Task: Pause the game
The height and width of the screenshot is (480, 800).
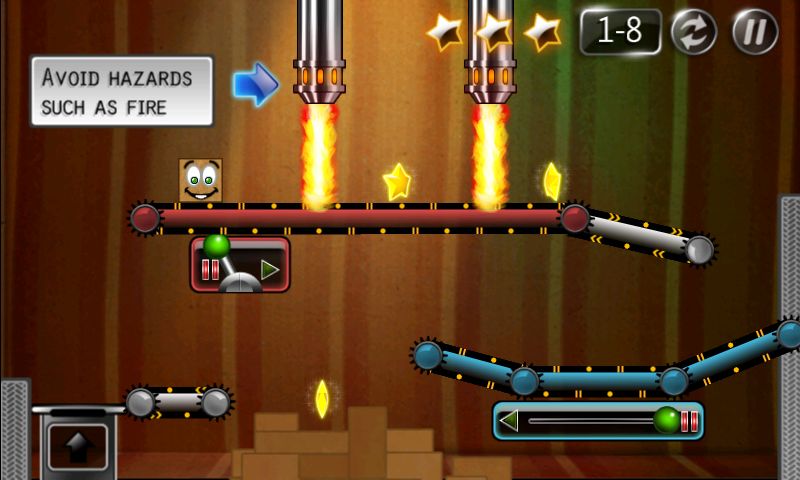Action: 755,31
